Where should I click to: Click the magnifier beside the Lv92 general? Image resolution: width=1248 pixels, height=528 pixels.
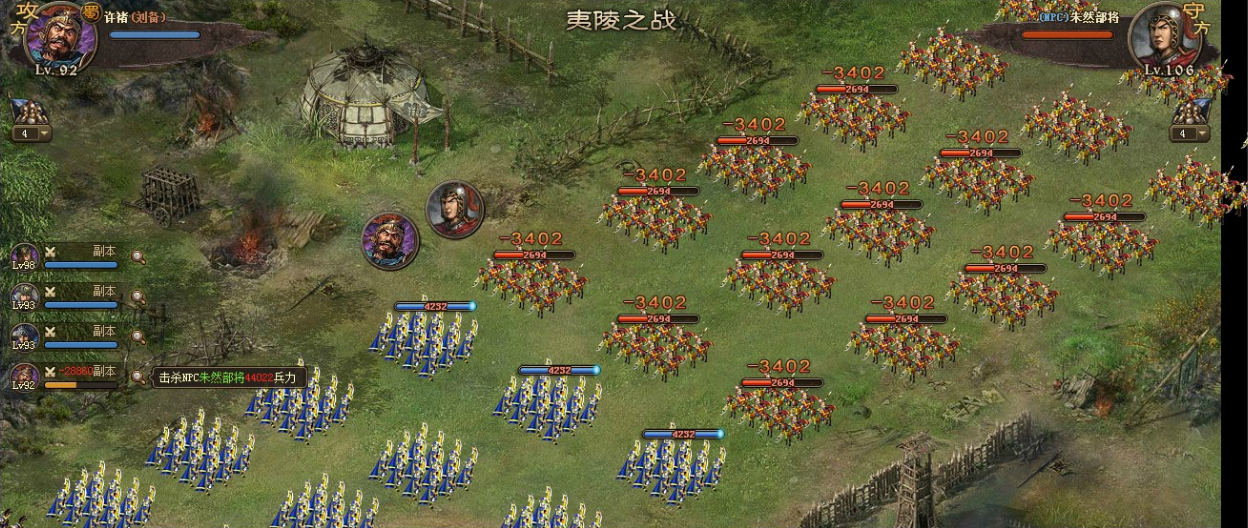138,377
